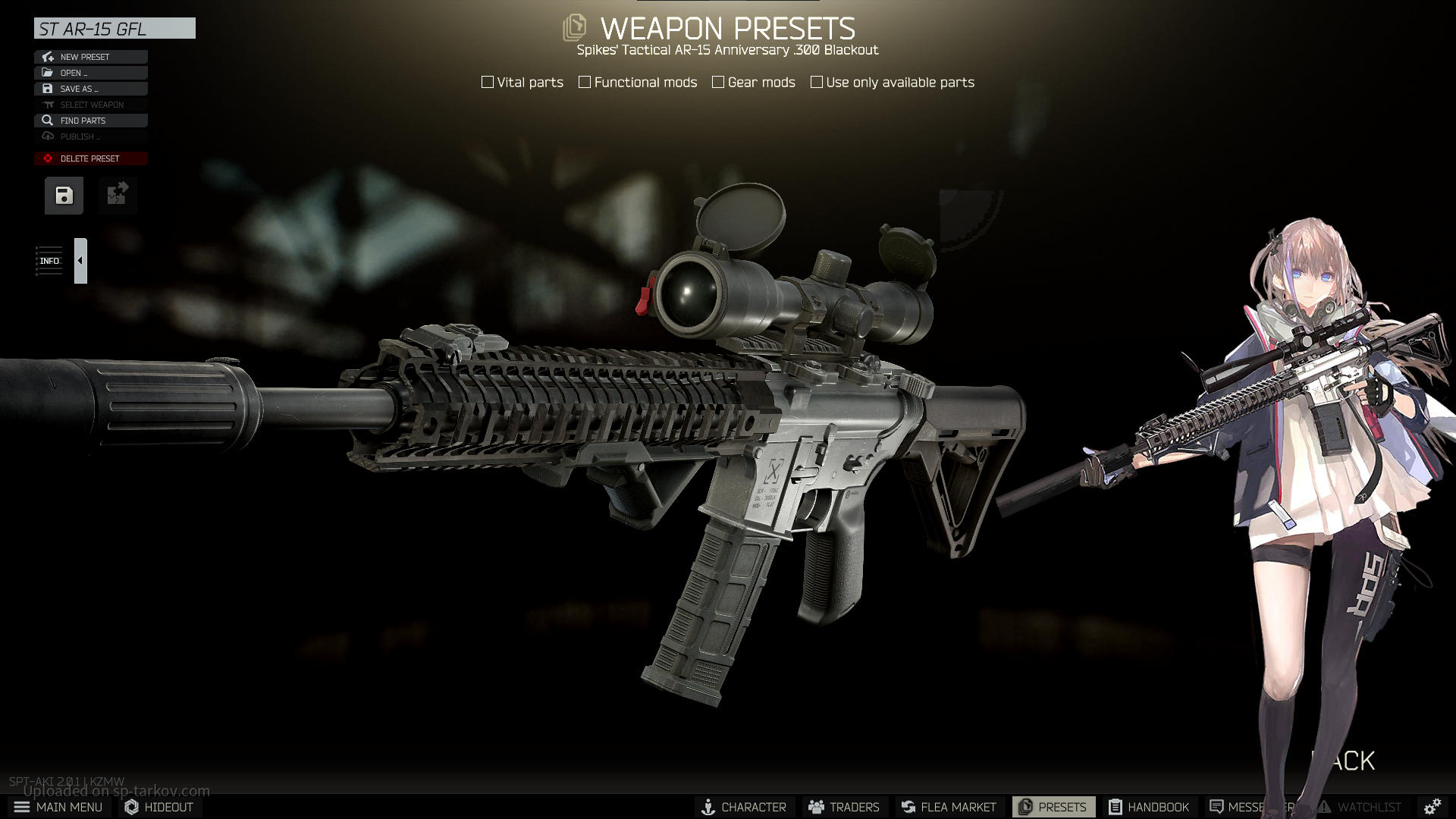This screenshot has height=819, width=1456.
Task: Go to the Hideout
Action: pyautogui.click(x=158, y=807)
